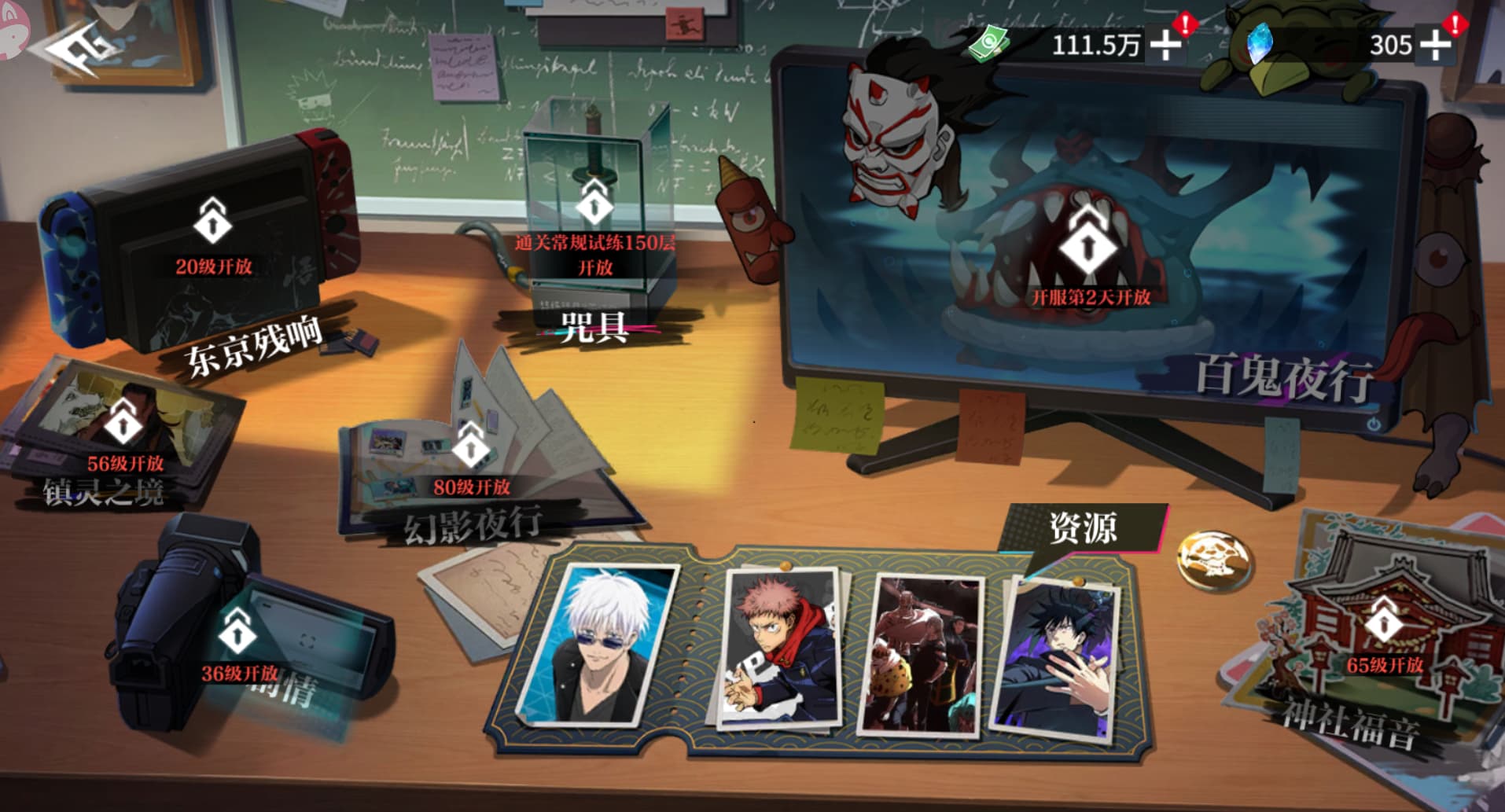The image size is (1505, 812).
Task: Add more cash with the plus button
Action: click(1165, 45)
